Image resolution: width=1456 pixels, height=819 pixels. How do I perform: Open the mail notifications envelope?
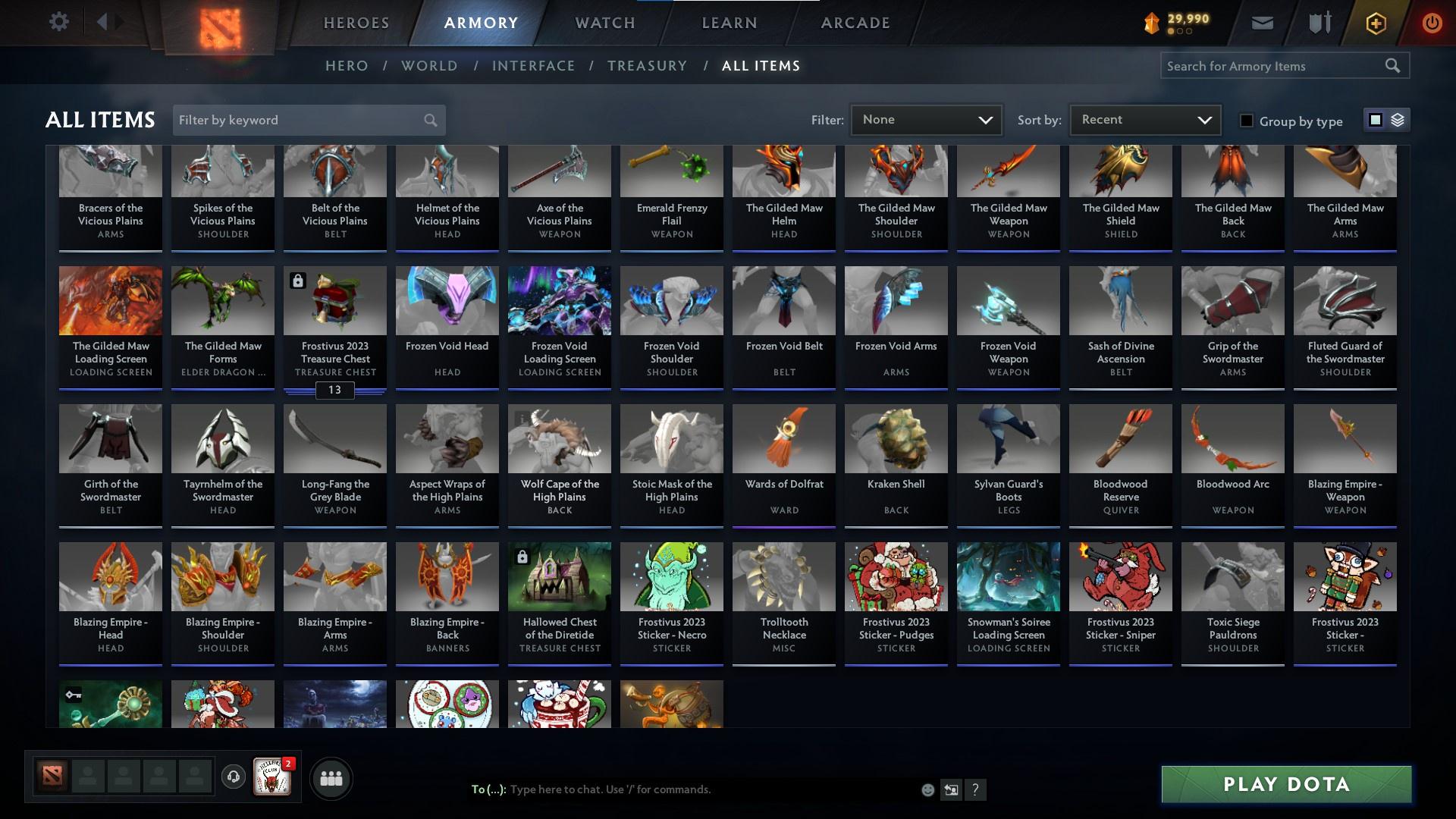pyautogui.click(x=1262, y=22)
